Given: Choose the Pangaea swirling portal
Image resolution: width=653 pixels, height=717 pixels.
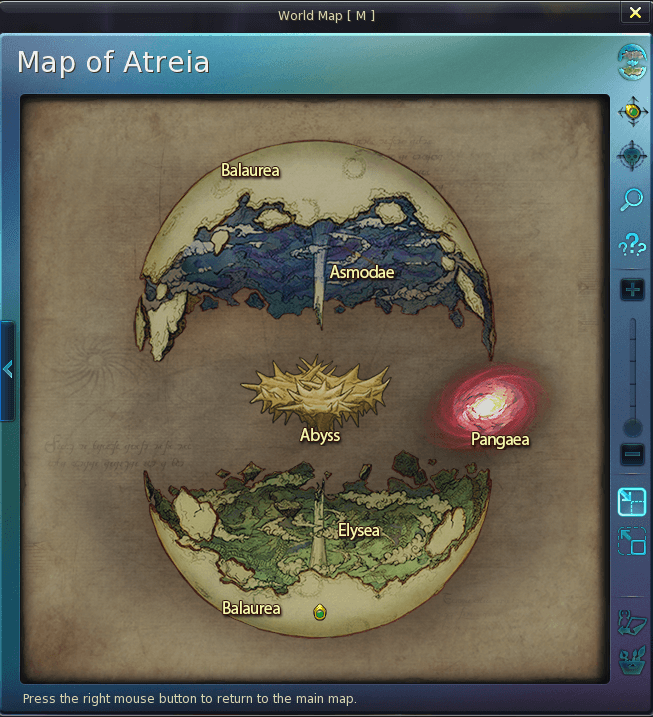Looking at the screenshot, I should [x=490, y=406].
